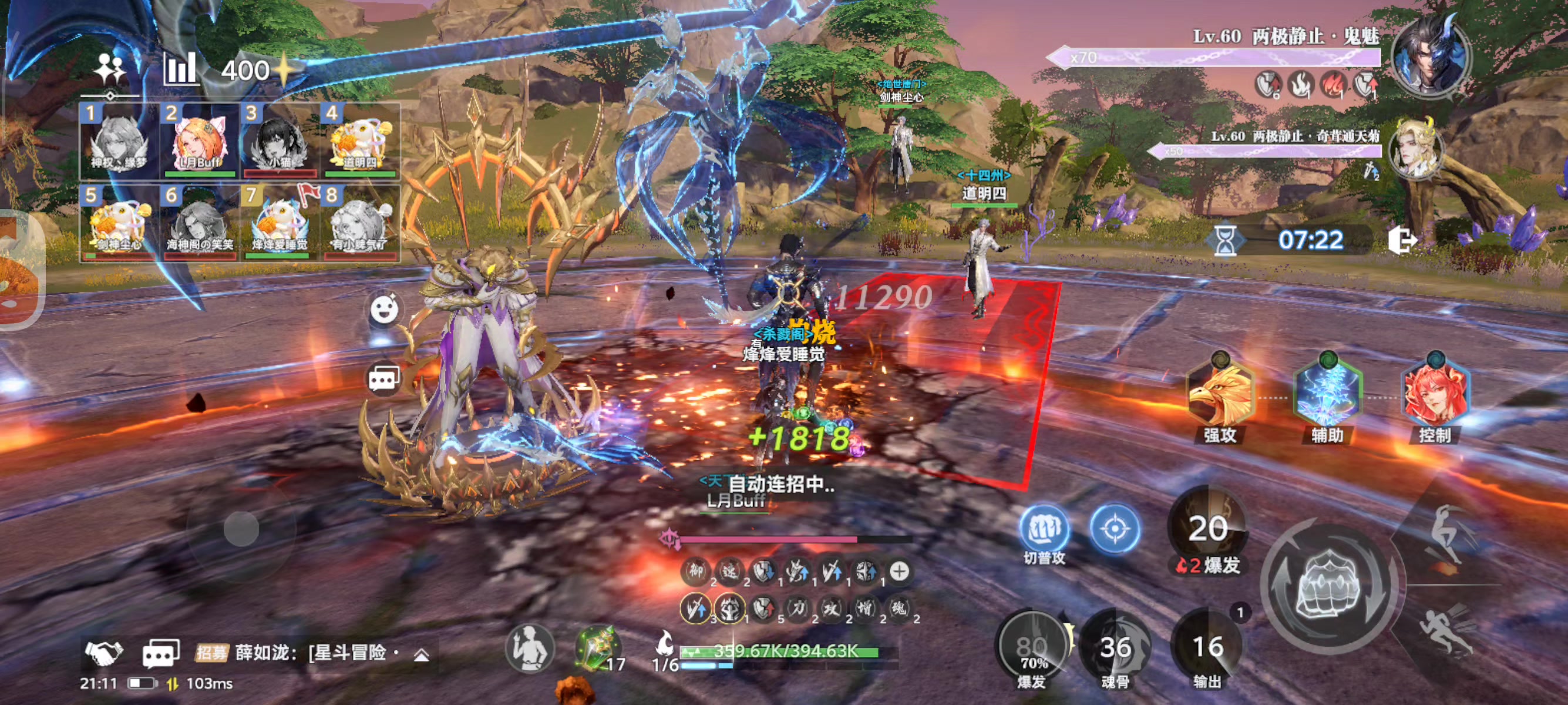Select party member 4 道明四 portrait
This screenshot has height=705, width=1568.
pyautogui.click(x=361, y=141)
